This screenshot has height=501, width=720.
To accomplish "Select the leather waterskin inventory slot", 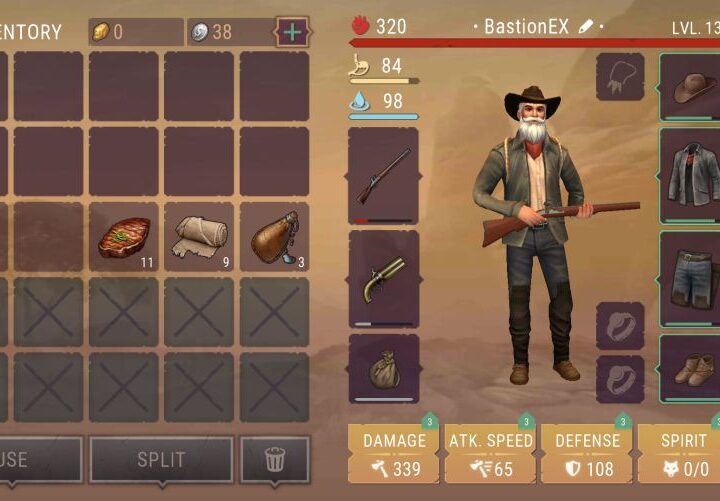I will [x=274, y=237].
